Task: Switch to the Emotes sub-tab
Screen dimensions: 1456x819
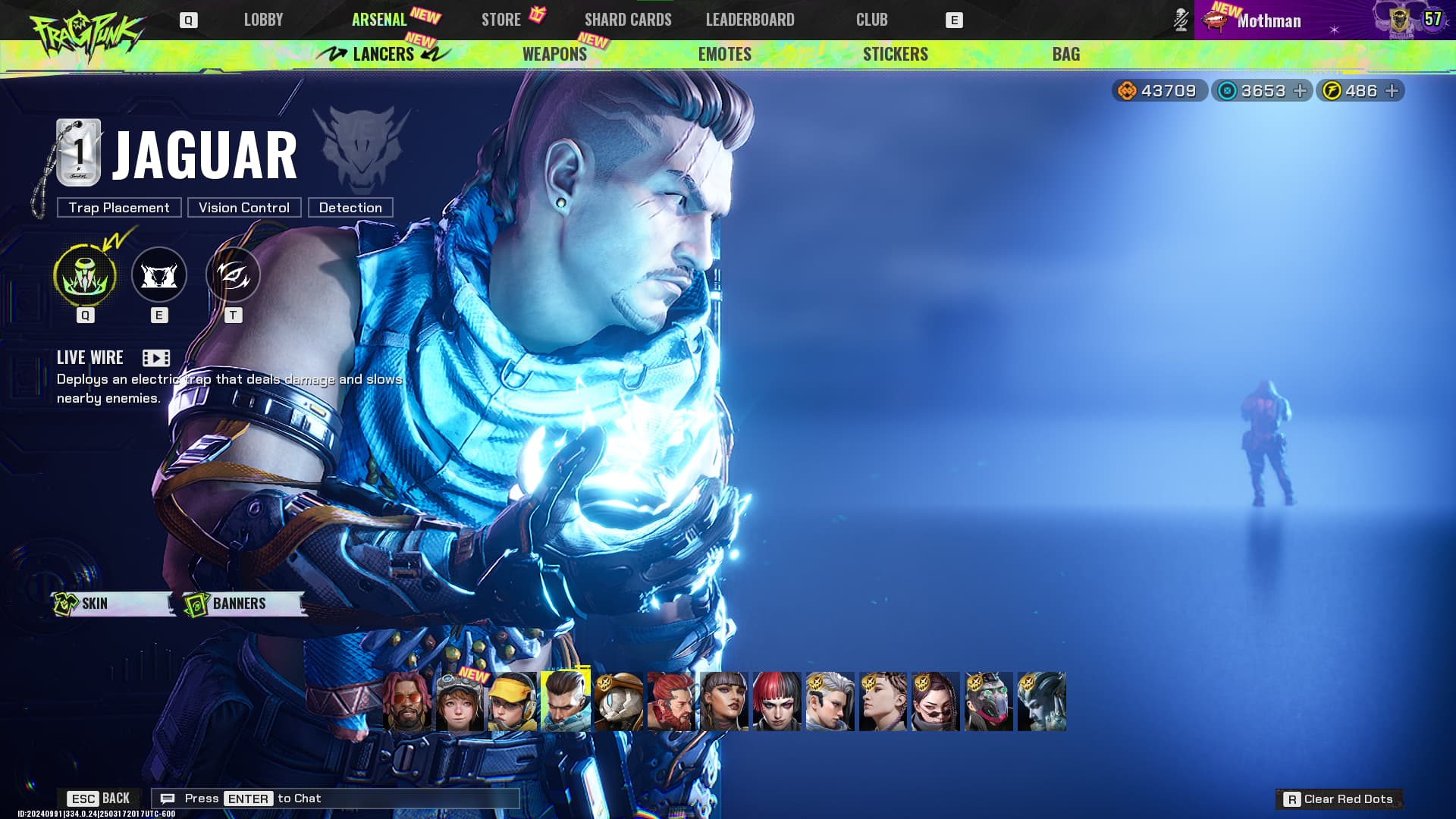Action: click(x=724, y=54)
